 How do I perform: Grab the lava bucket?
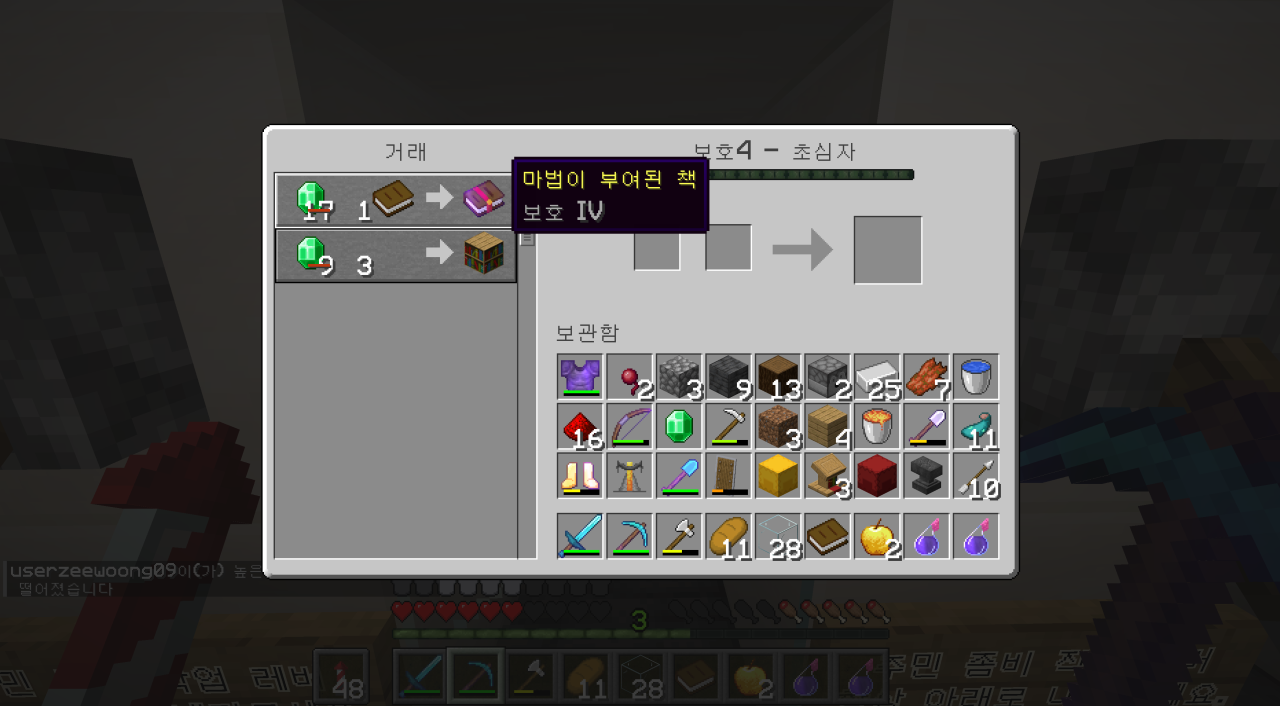(877, 426)
